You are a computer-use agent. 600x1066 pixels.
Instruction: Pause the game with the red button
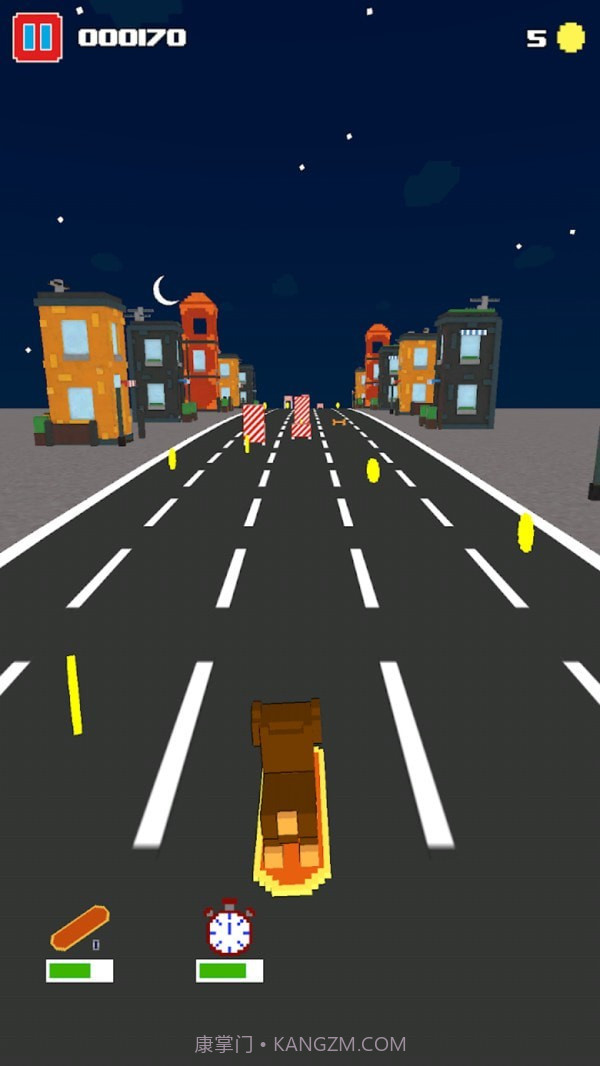click(37, 38)
